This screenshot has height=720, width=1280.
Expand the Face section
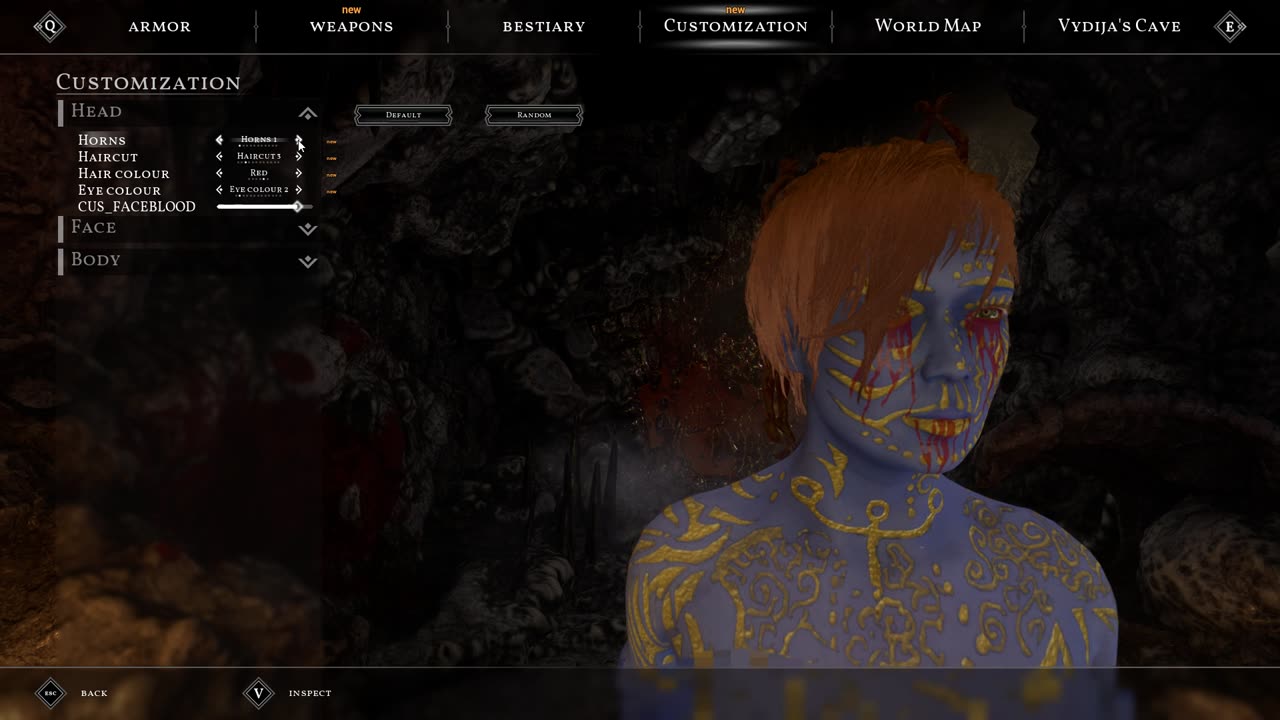308,229
